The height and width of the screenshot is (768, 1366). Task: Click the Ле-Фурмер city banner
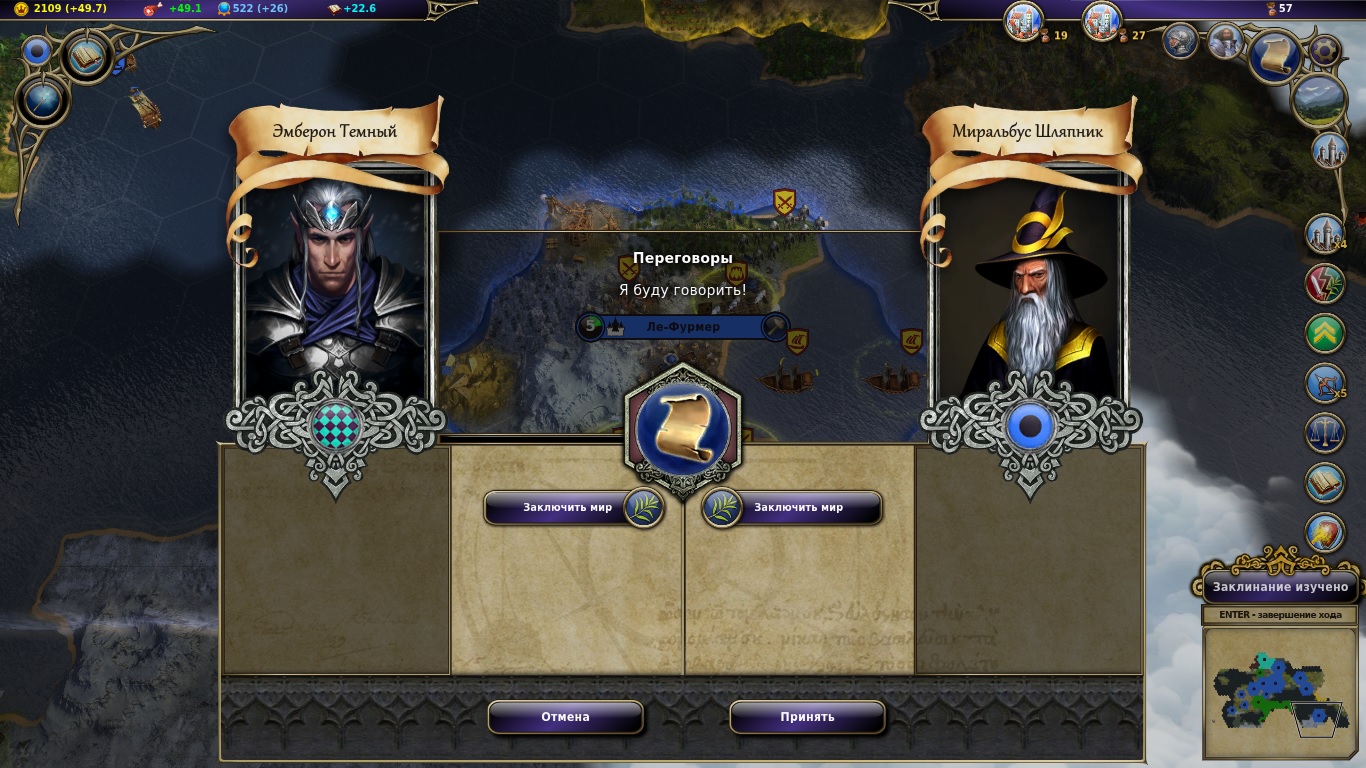click(683, 327)
